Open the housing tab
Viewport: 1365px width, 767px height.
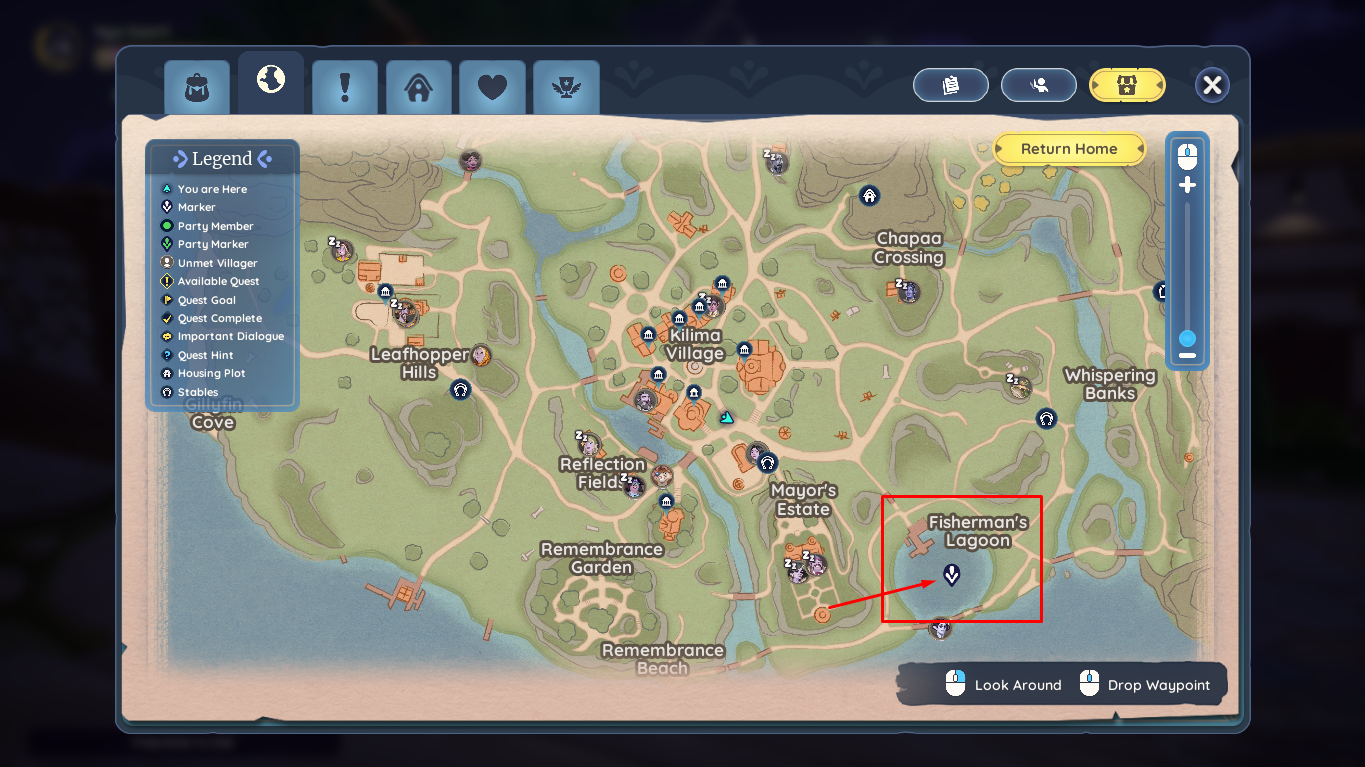pos(418,87)
